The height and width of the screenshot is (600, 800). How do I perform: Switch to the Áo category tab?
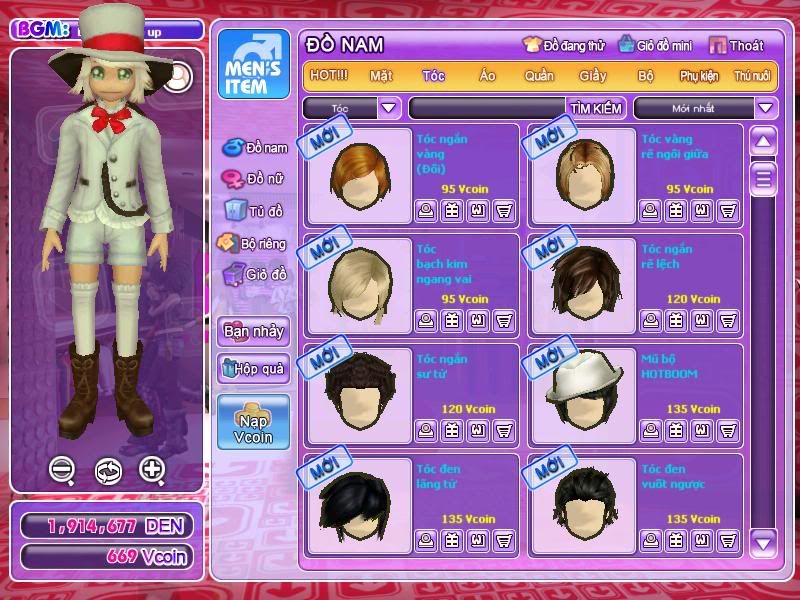[x=487, y=76]
